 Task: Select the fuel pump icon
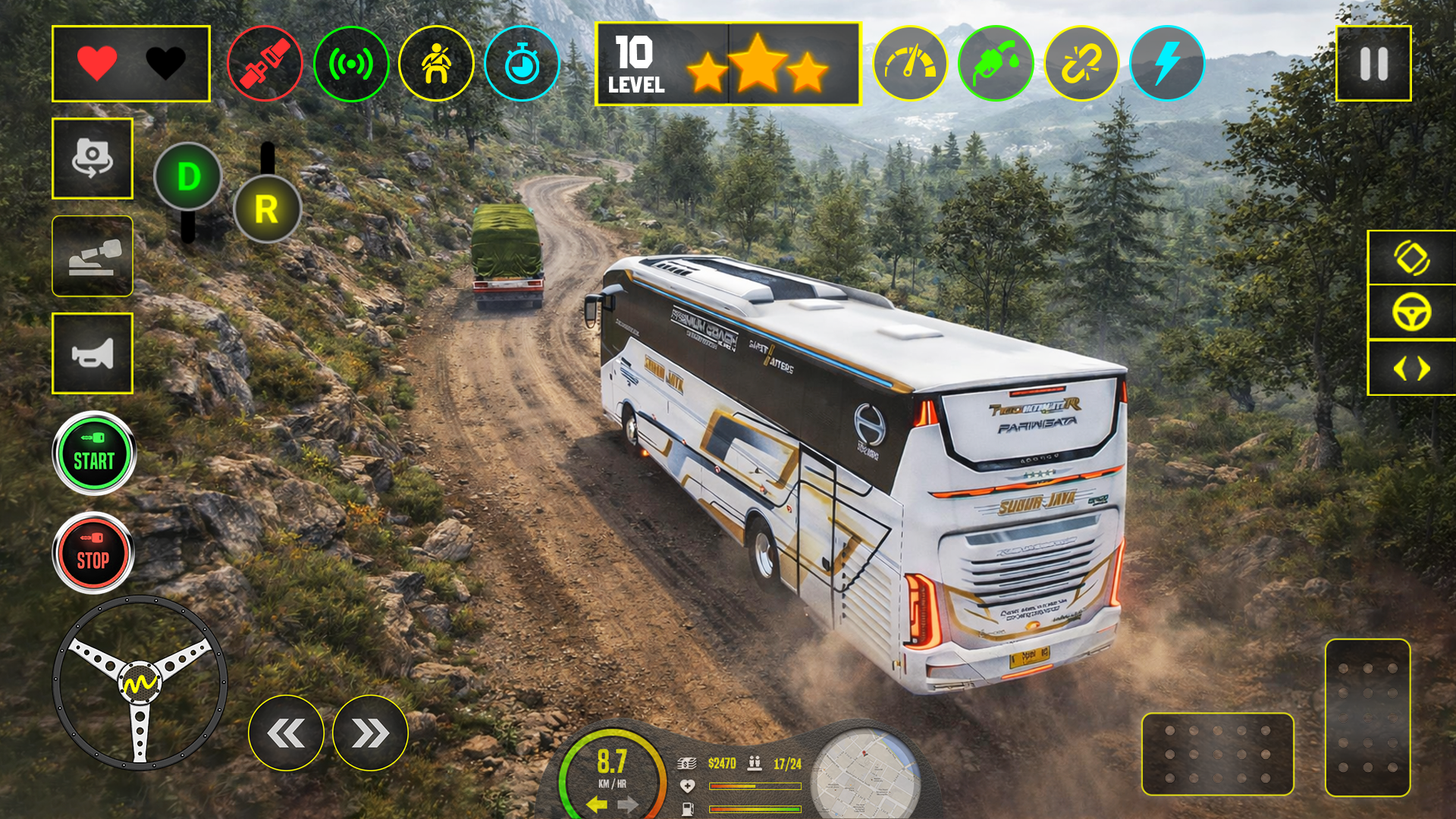click(x=996, y=64)
